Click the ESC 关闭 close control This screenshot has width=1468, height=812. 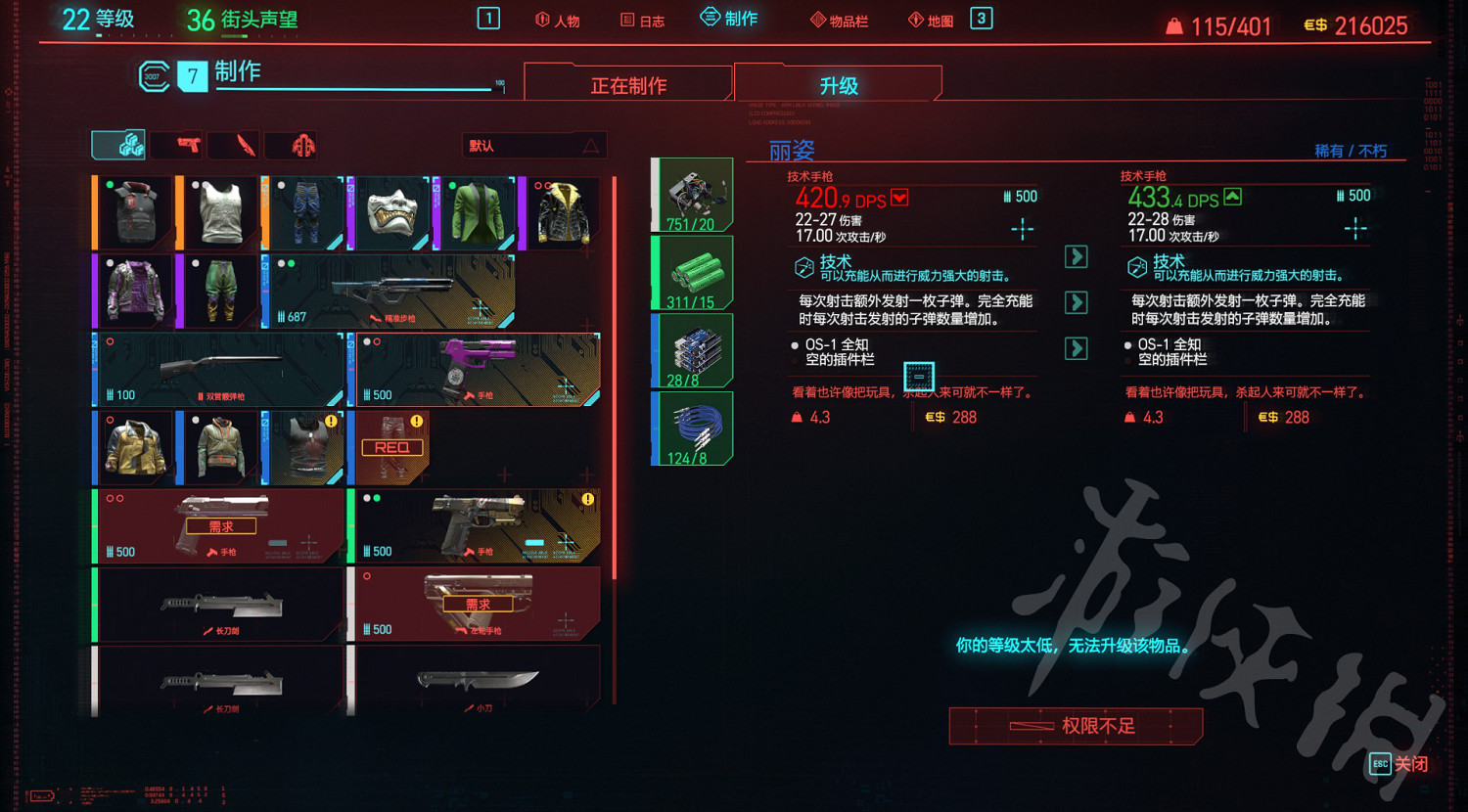pos(1398,764)
